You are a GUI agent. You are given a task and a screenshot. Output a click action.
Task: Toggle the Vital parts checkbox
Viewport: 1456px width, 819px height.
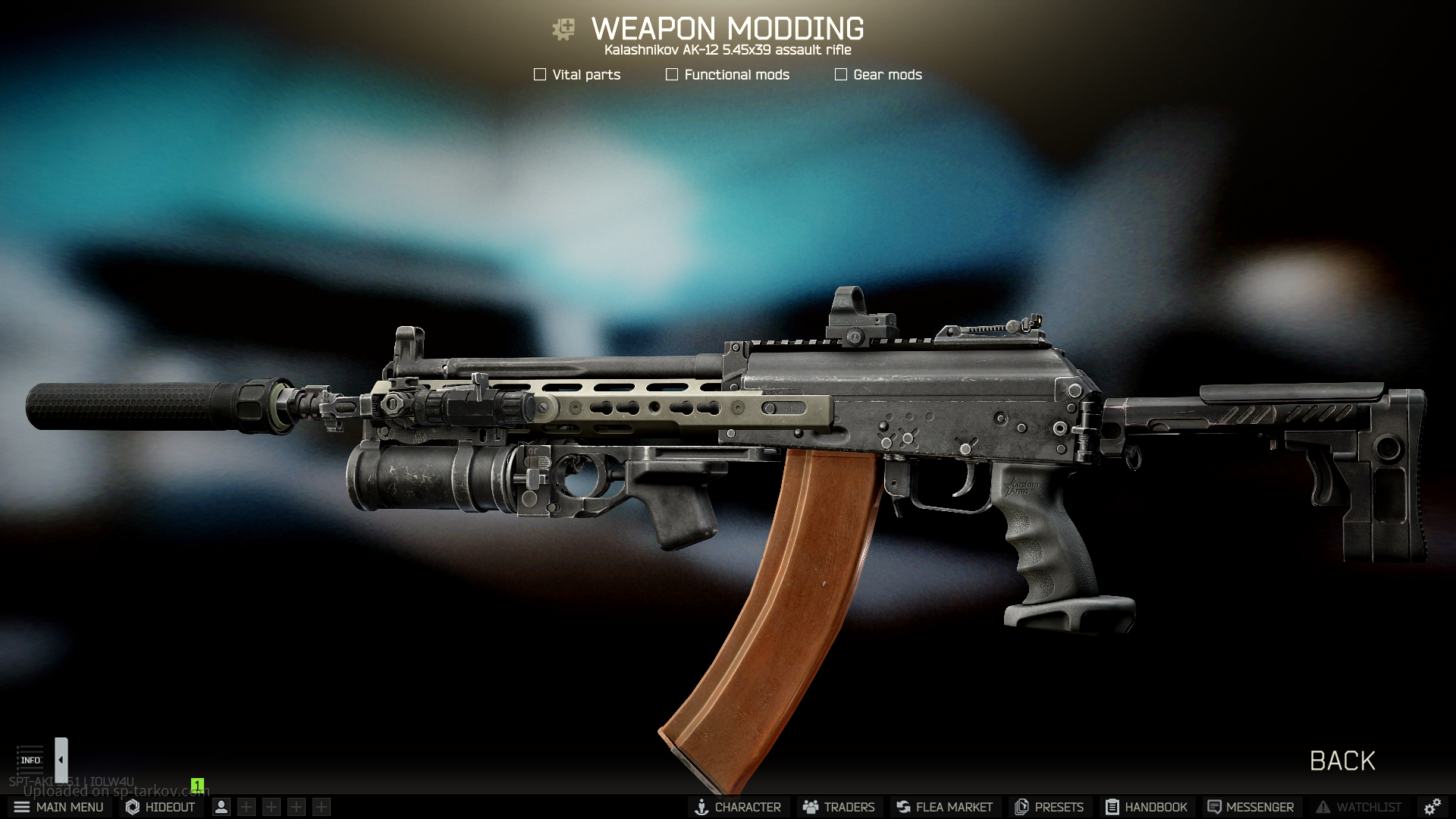[540, 74]
